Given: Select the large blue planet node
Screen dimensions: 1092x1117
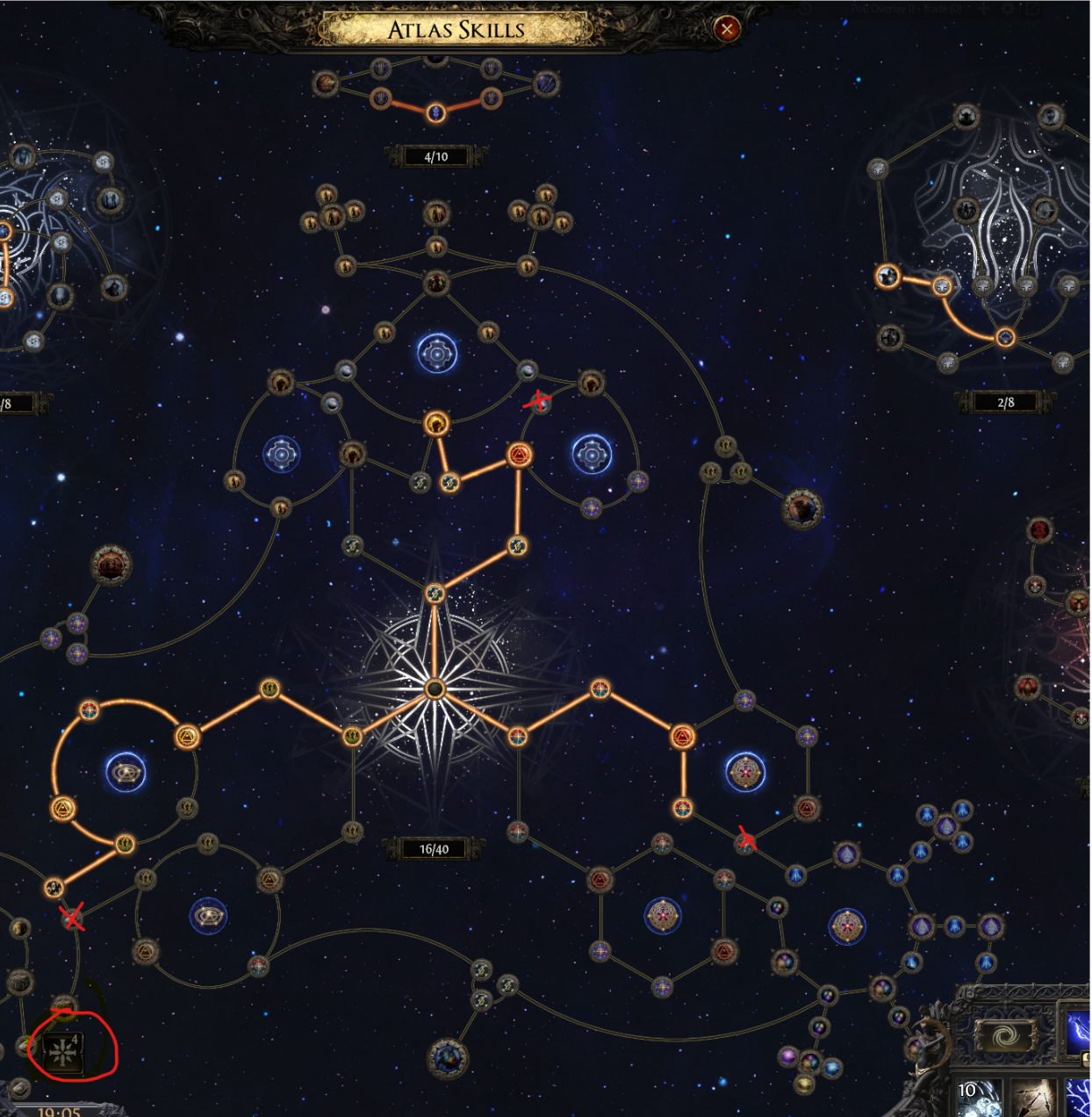Looking at the screenshot, I should [x=448, y=1058].
